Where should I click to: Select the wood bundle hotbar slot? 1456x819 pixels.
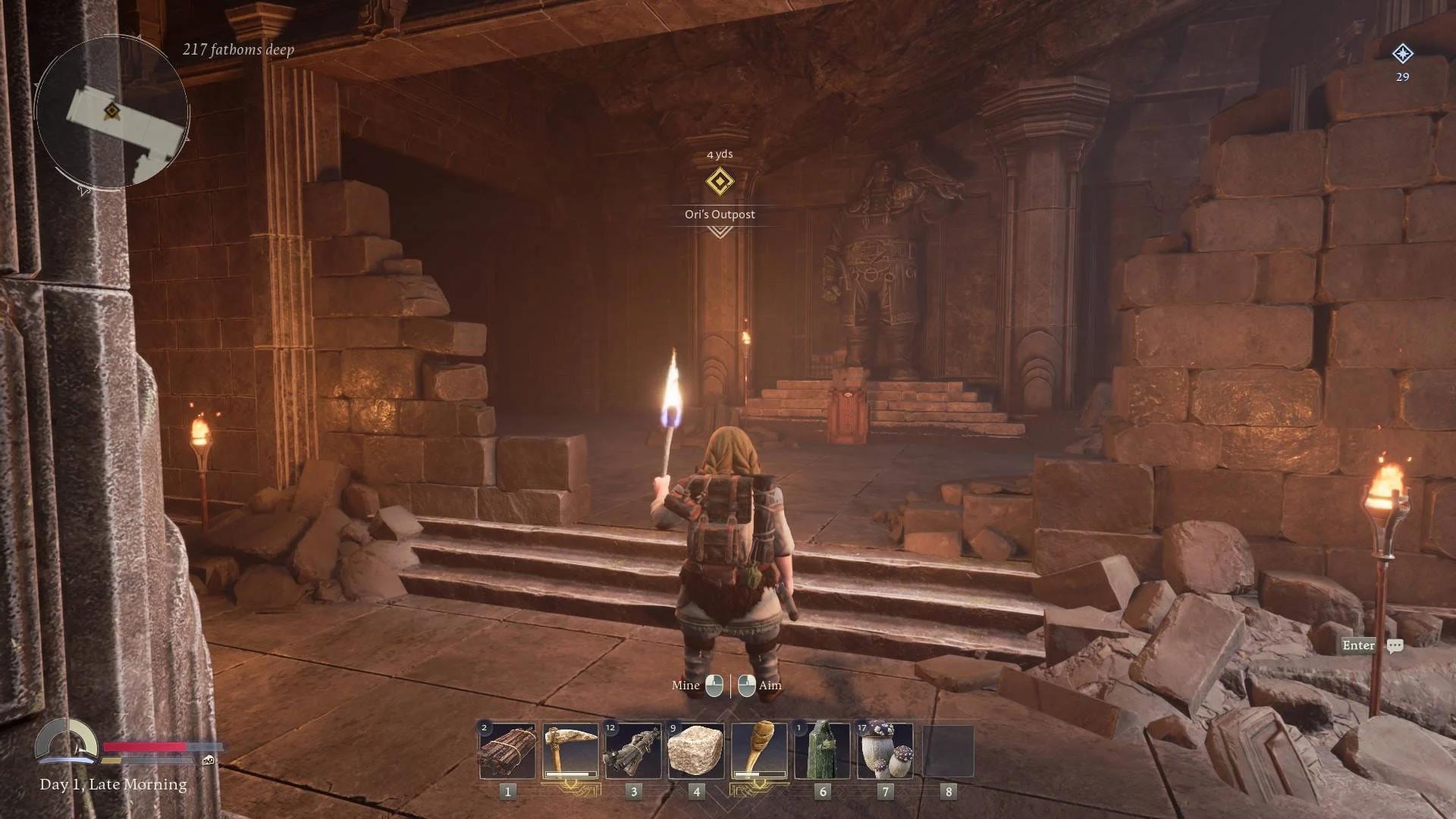(507, 751)
